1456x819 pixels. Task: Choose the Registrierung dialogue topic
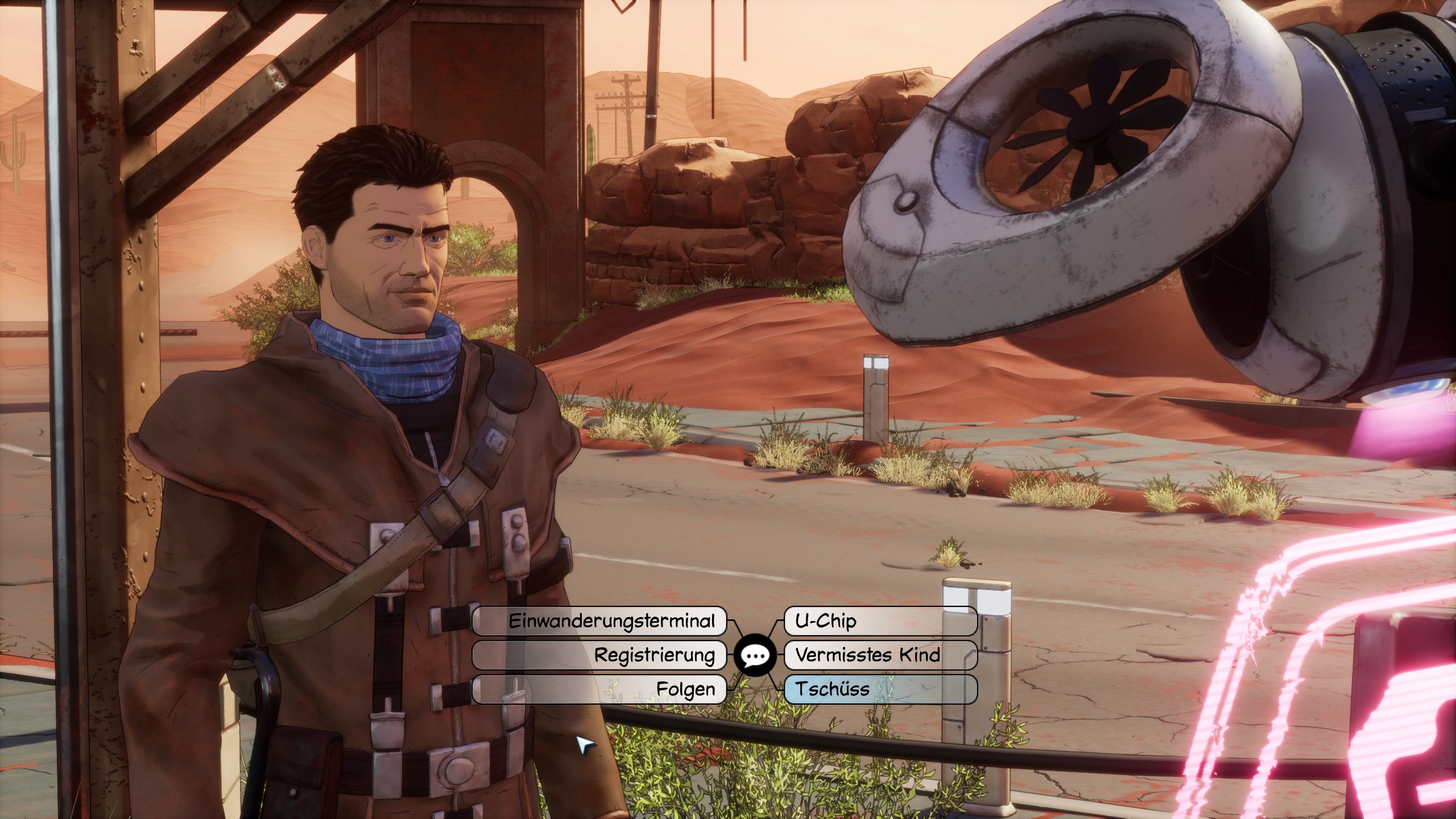click(x=599, y=655)
